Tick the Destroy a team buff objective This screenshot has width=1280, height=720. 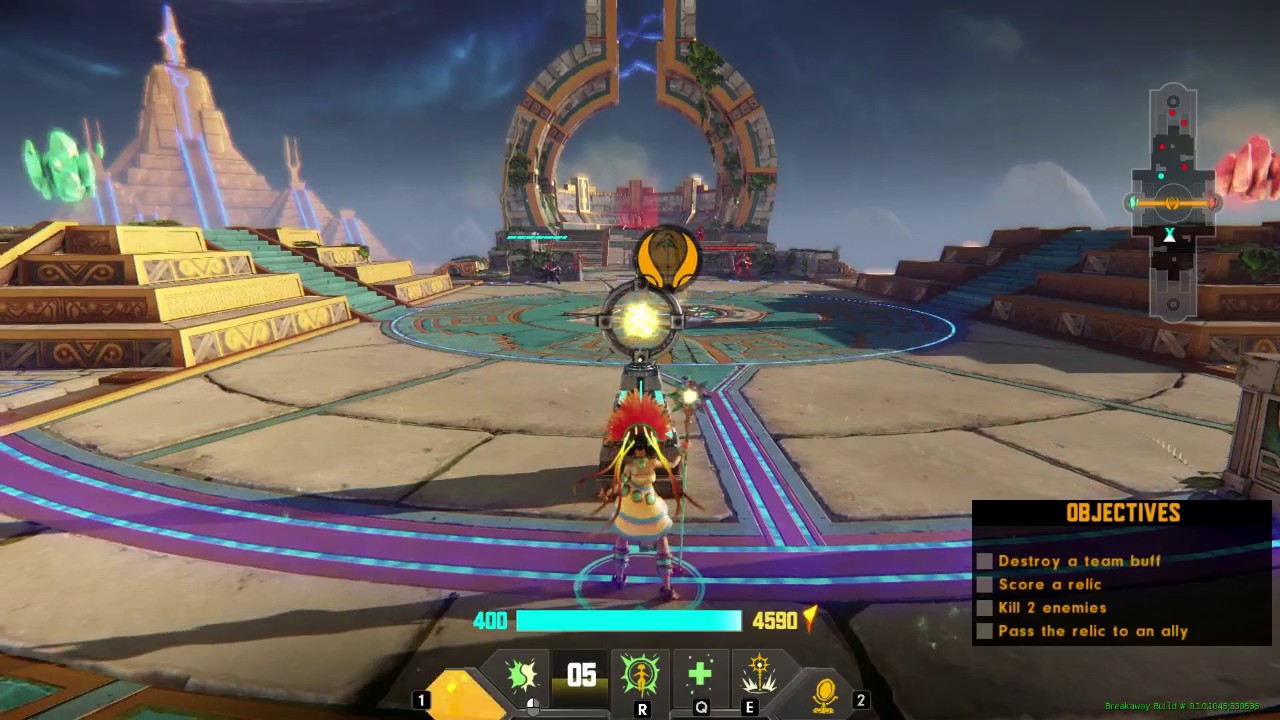pyautogui.click(x=985, y=561)
